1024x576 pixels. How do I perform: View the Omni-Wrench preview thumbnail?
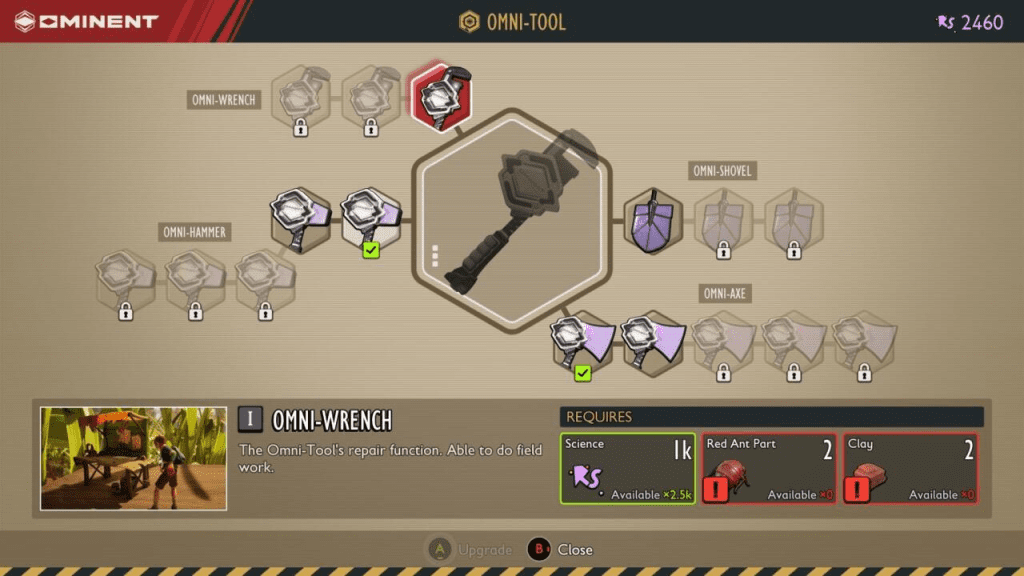tap(133, 458)
